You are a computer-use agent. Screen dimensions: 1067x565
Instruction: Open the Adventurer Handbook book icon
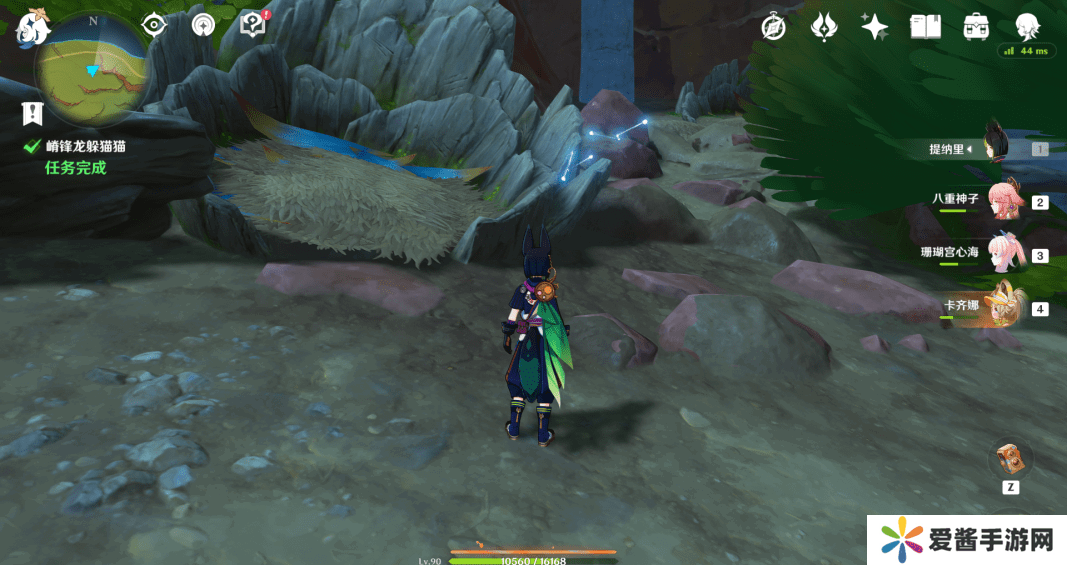tap(925, 27)
